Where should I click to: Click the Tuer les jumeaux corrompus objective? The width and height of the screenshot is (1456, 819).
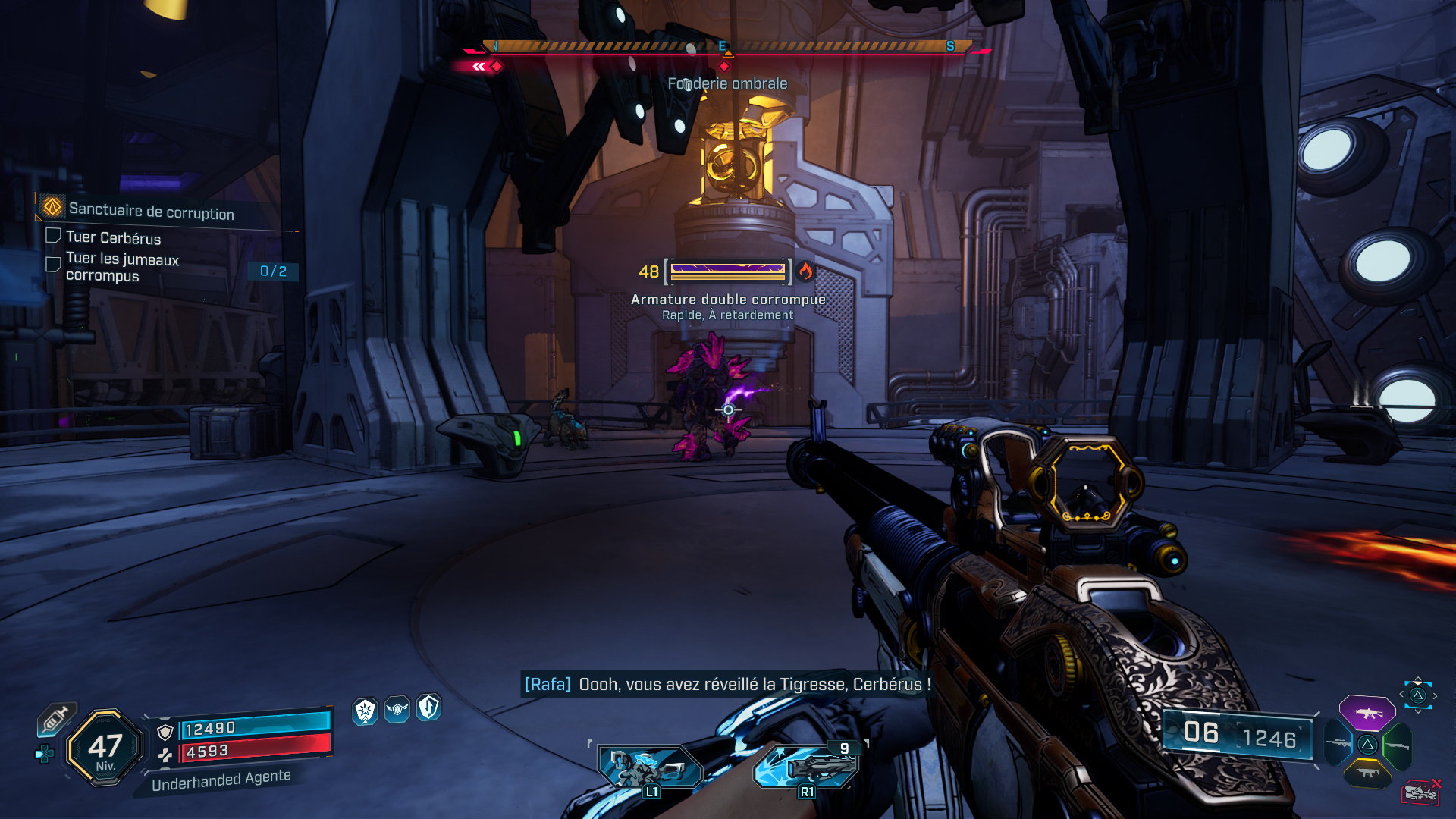(x=122, y=267)
